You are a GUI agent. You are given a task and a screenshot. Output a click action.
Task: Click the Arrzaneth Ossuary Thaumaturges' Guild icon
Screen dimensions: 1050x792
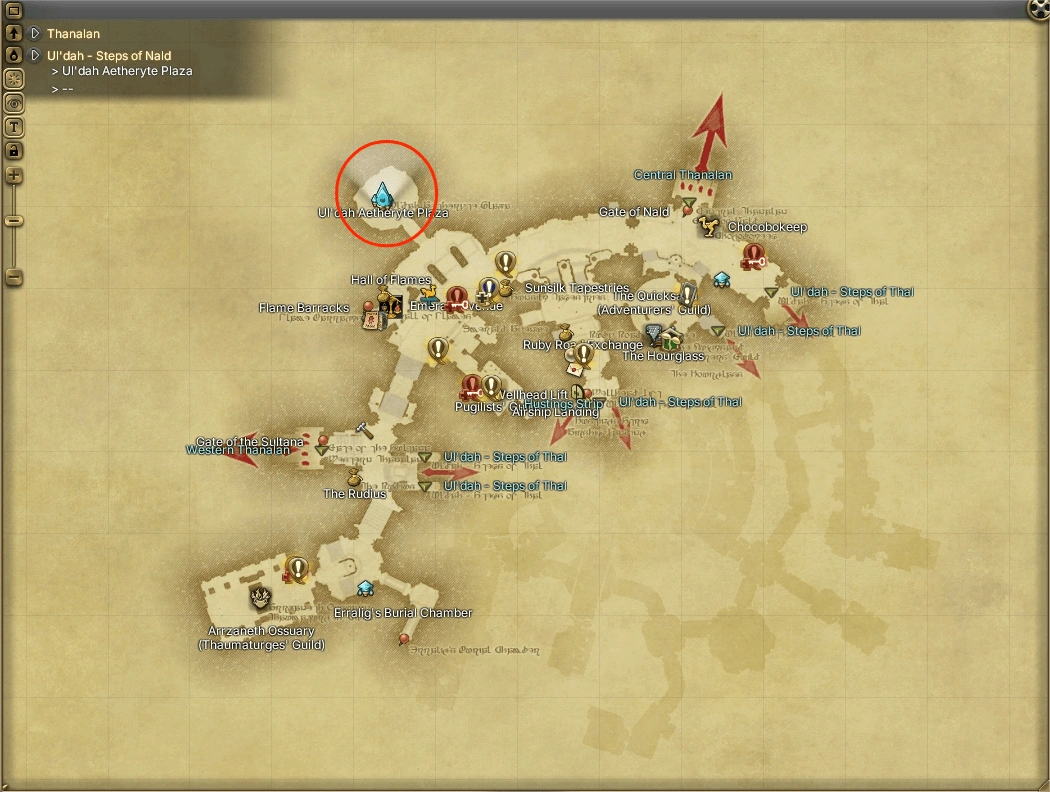coord(259,598)
